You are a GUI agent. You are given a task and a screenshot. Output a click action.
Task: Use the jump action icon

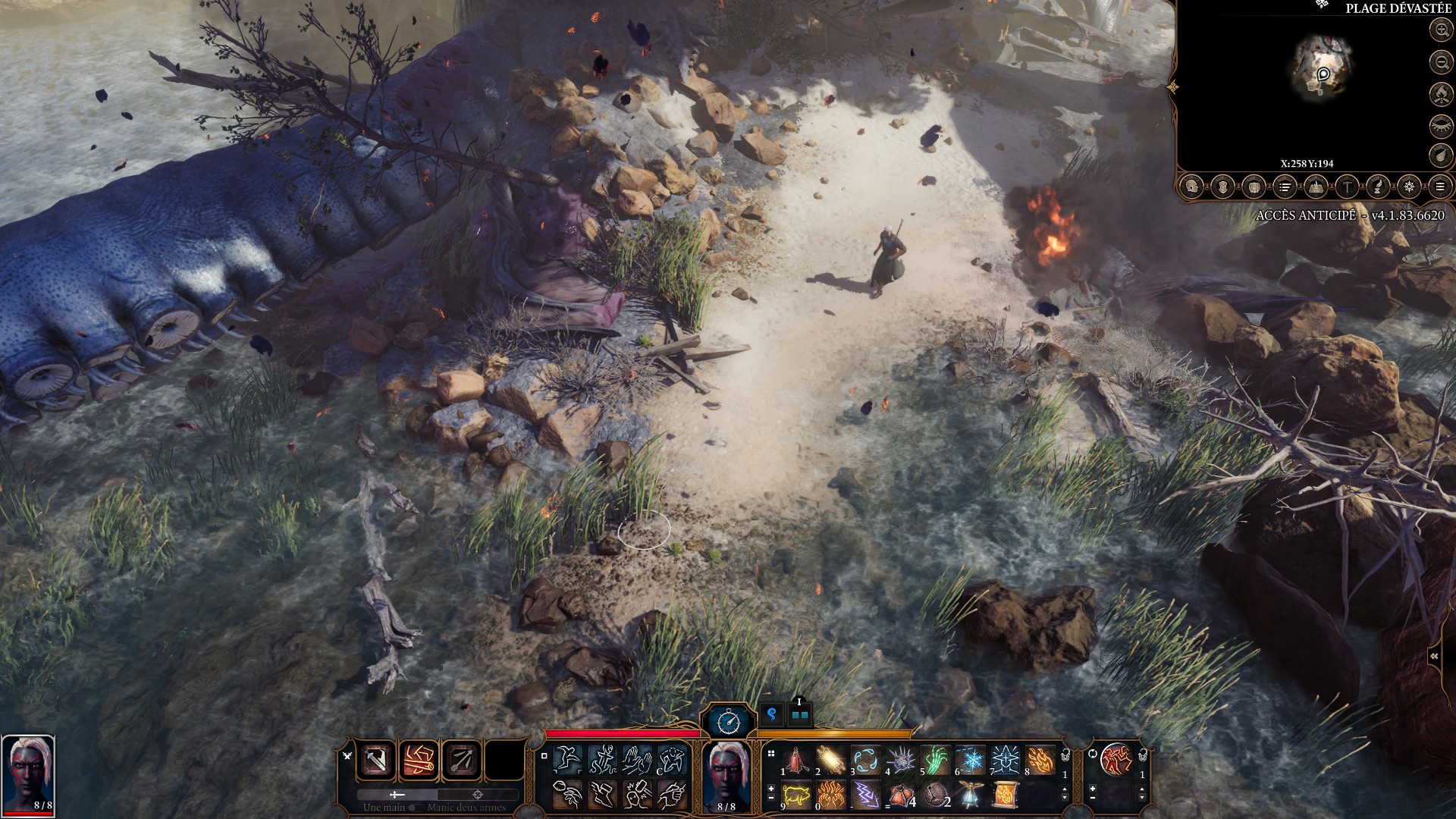(x=566, y=758)
